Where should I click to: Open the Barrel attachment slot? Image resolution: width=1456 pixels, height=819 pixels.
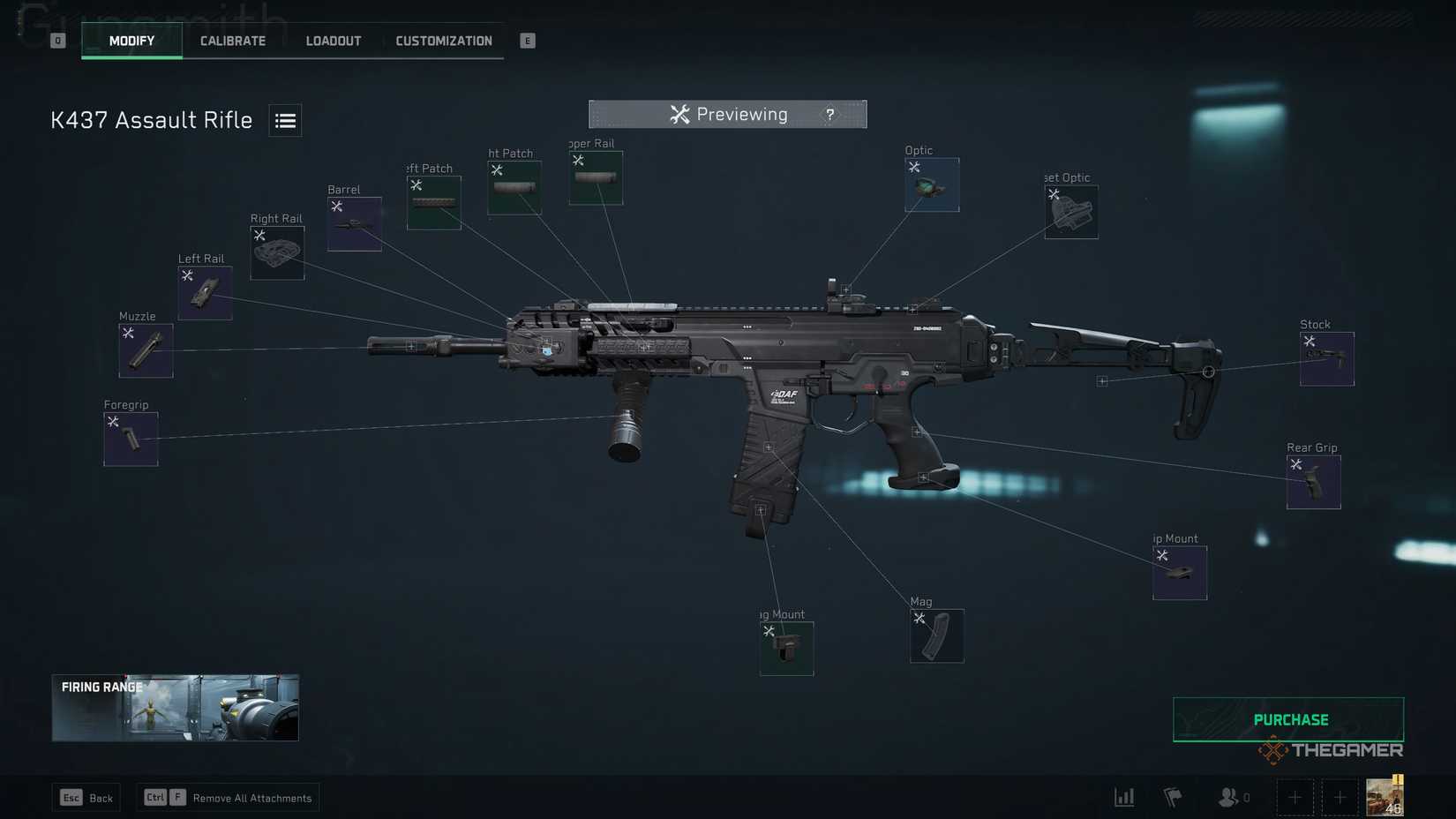point(354,222)
